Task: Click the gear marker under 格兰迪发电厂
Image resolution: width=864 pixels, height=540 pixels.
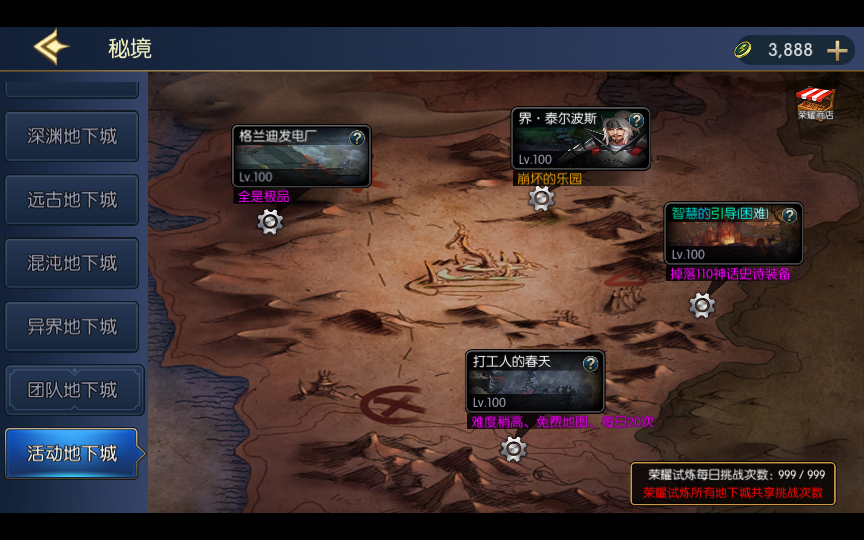Action: click(270, 221)
